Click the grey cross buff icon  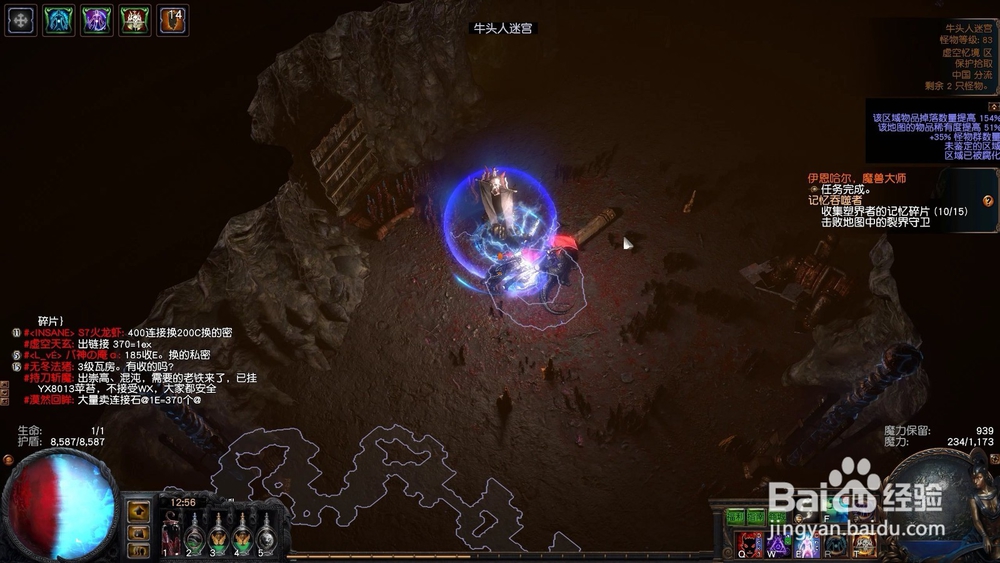[x=21, y=20]
